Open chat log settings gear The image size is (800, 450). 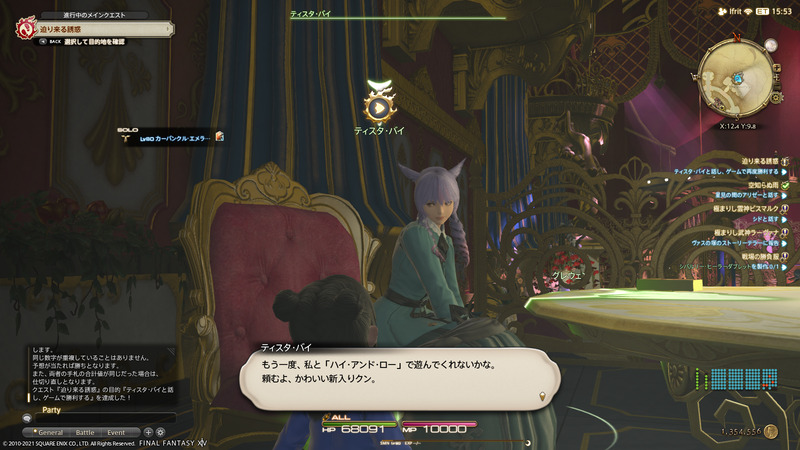[160, 432]
